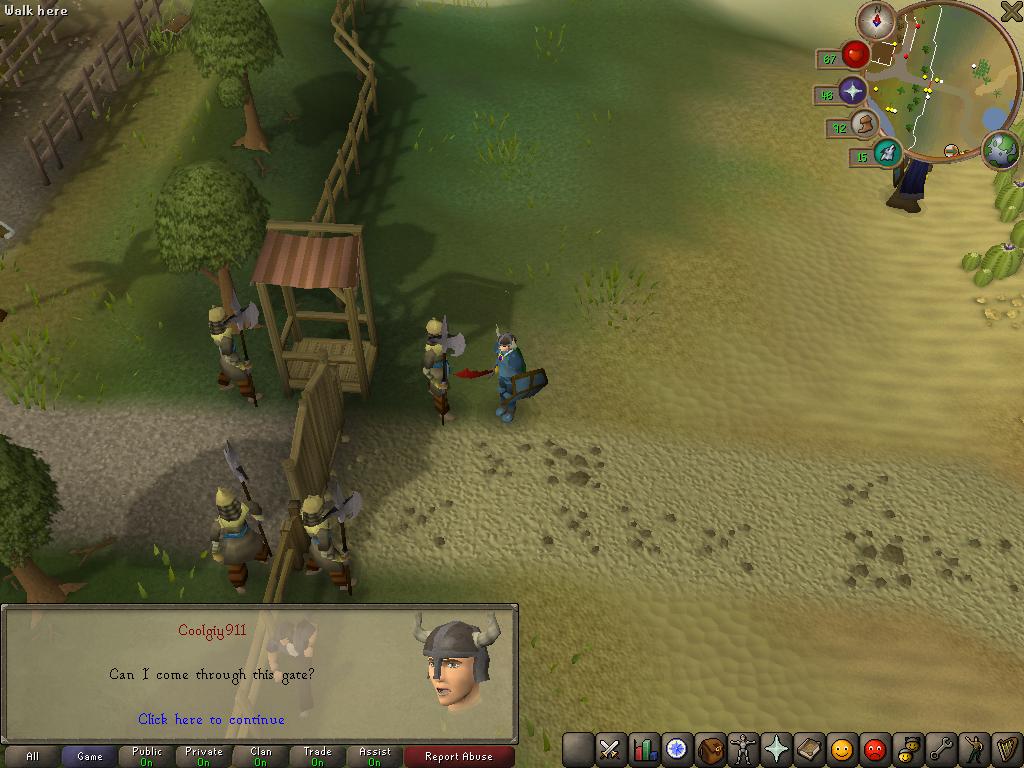Open the wrench options tab
The image size is (1024, 768).
pyautogui.click(x=941, y=749)
